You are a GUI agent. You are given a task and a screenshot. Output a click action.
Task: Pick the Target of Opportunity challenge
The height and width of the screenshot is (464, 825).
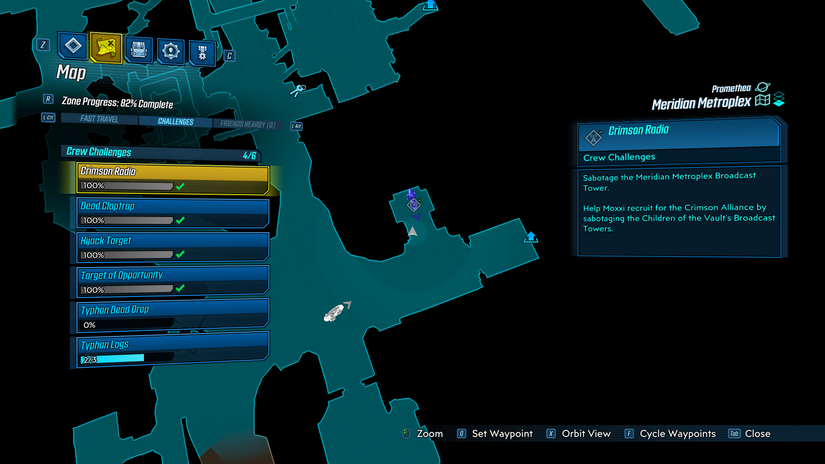point(172,281)
